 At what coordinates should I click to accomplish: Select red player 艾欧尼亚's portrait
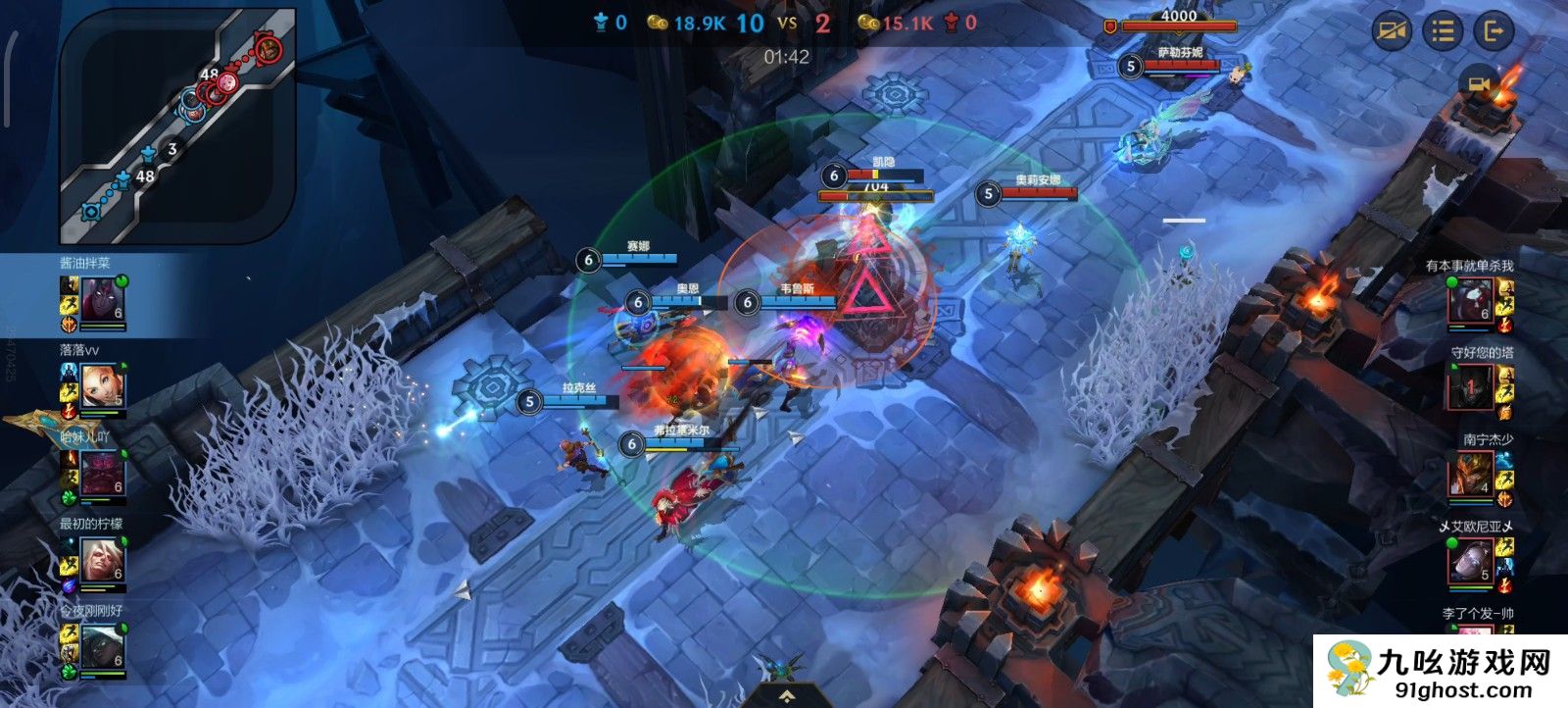(1471, 562)
